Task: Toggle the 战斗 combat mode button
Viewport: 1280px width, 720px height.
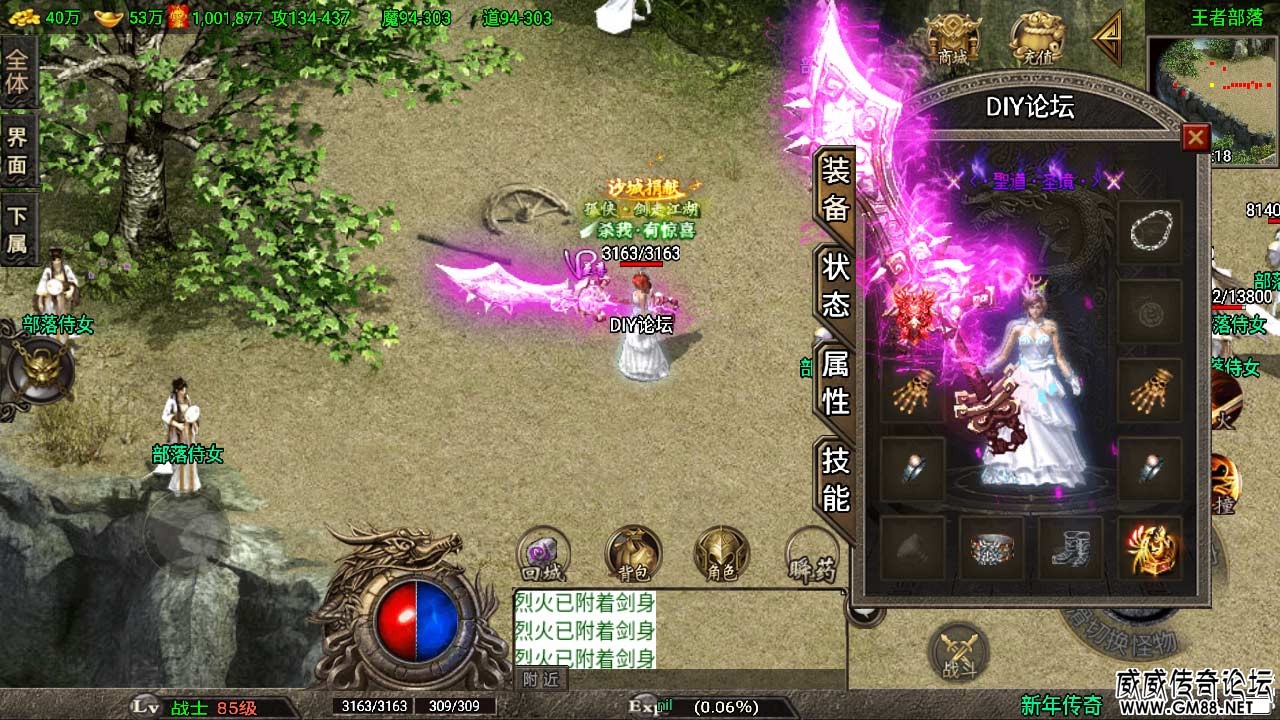Action: (x=959, y=653)
